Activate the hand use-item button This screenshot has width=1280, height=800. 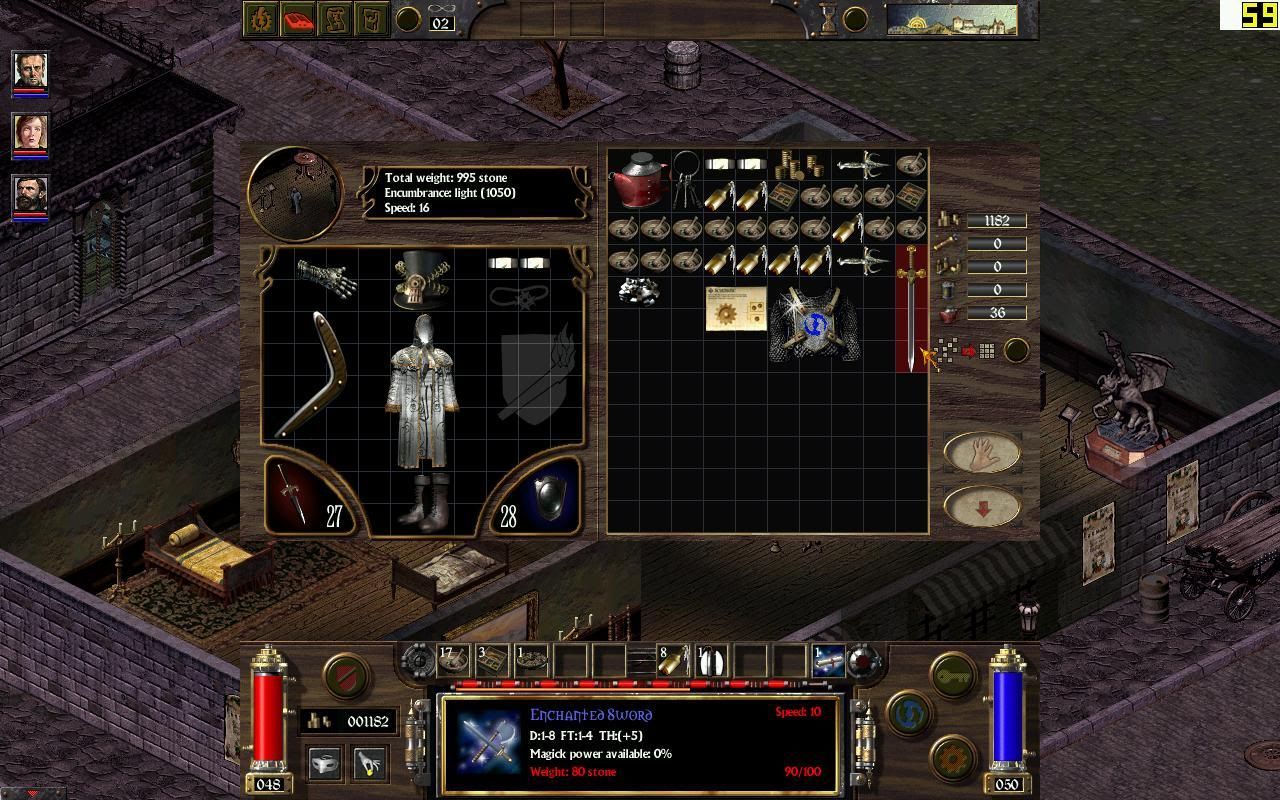click(981, 452)
